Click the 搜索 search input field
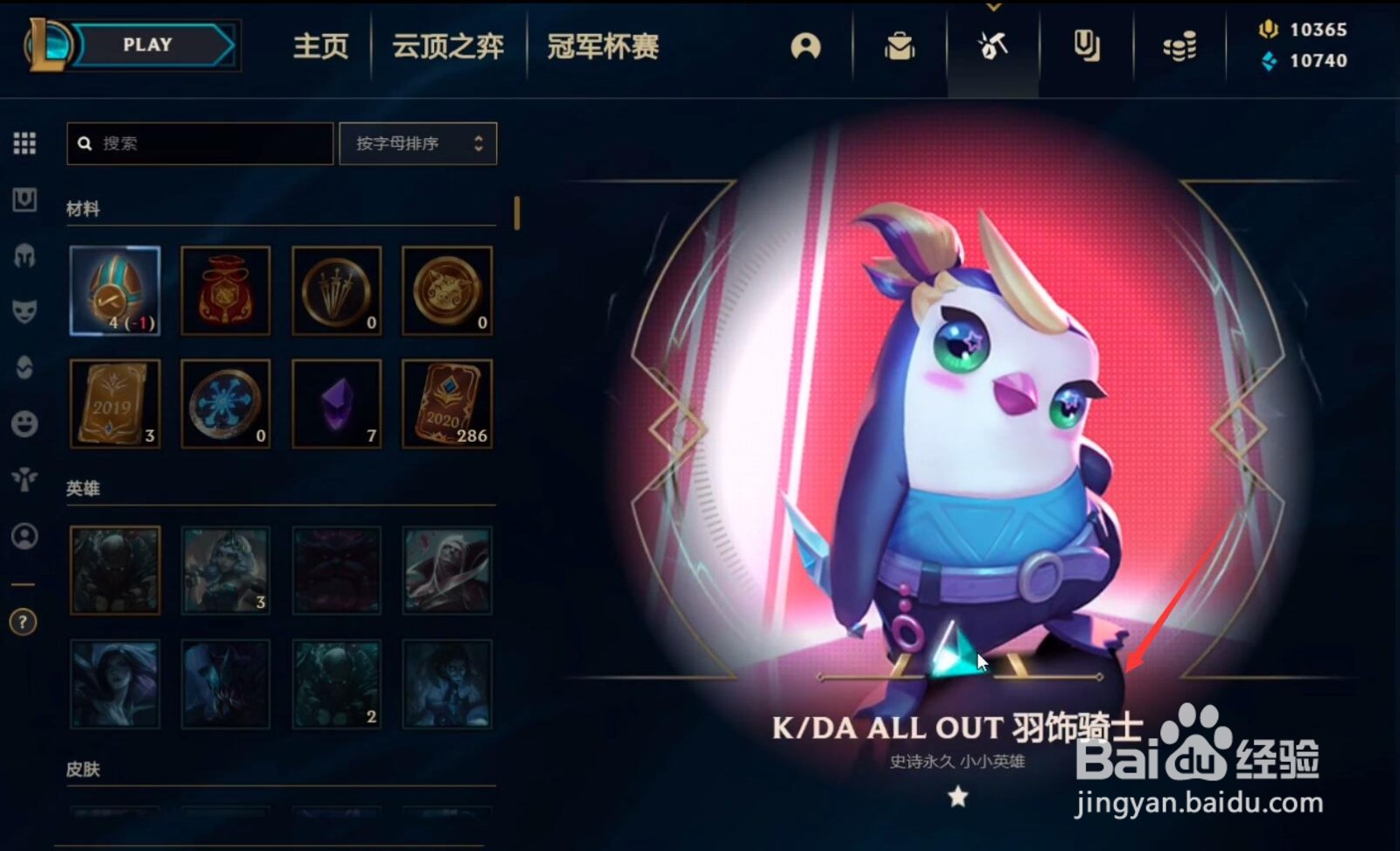 199,143
